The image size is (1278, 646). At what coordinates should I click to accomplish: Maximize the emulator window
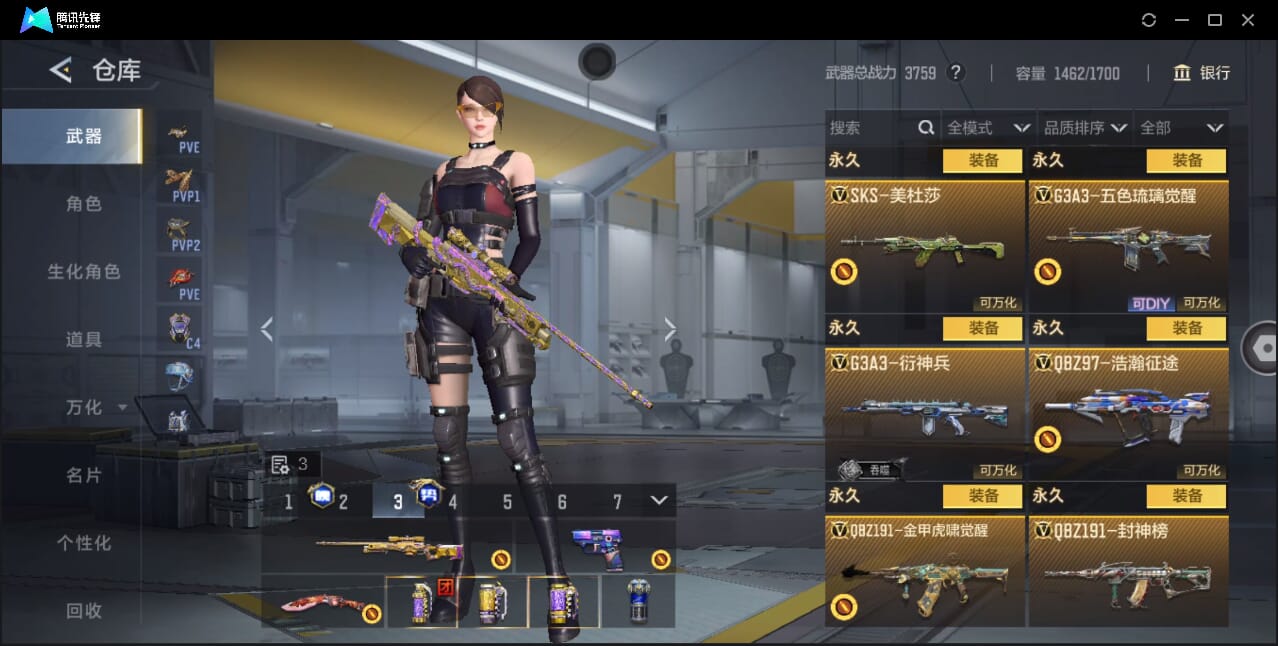(1215, 20)
